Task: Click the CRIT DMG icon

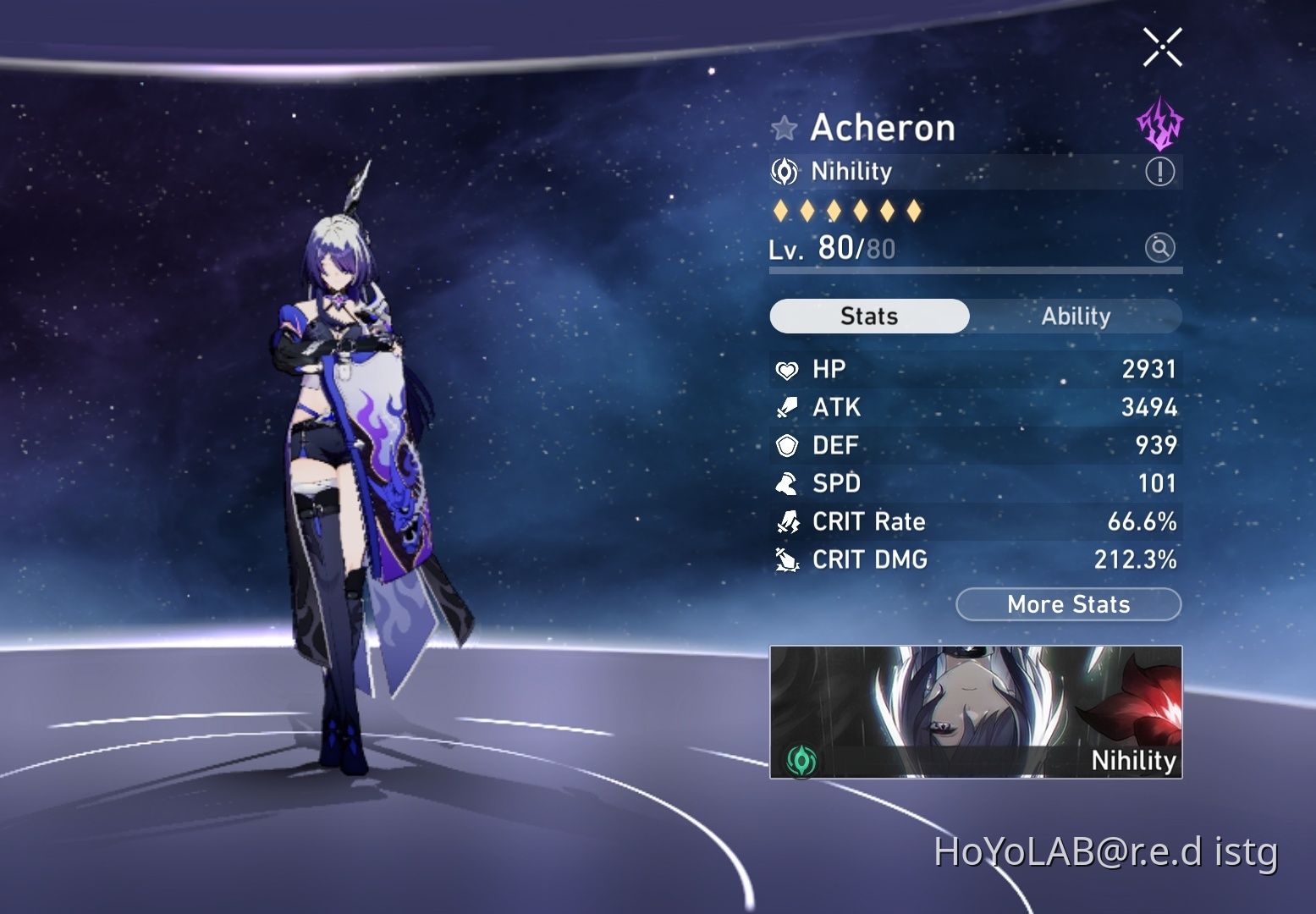Action: 788,559
